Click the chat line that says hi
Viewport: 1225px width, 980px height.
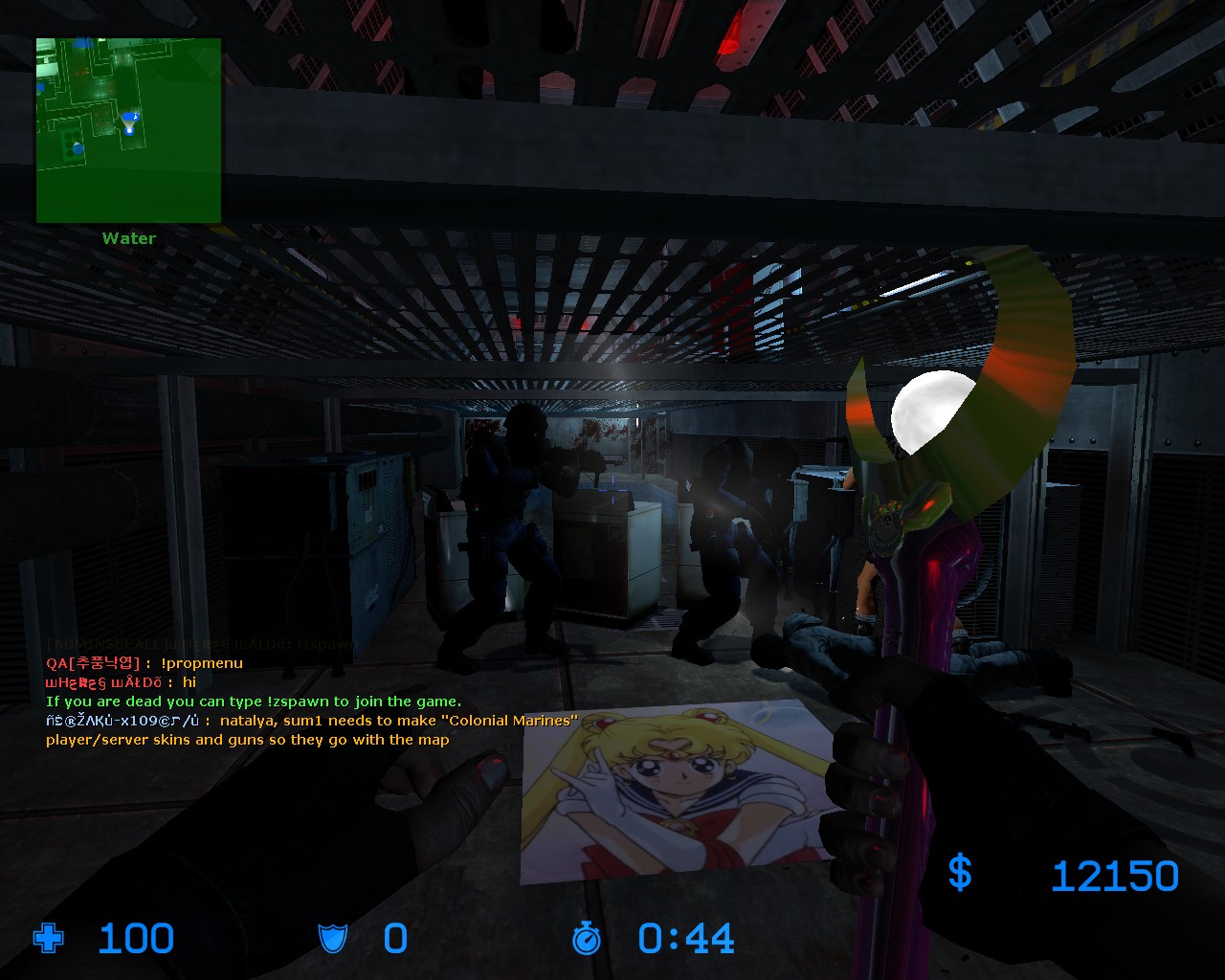point(189,682)
